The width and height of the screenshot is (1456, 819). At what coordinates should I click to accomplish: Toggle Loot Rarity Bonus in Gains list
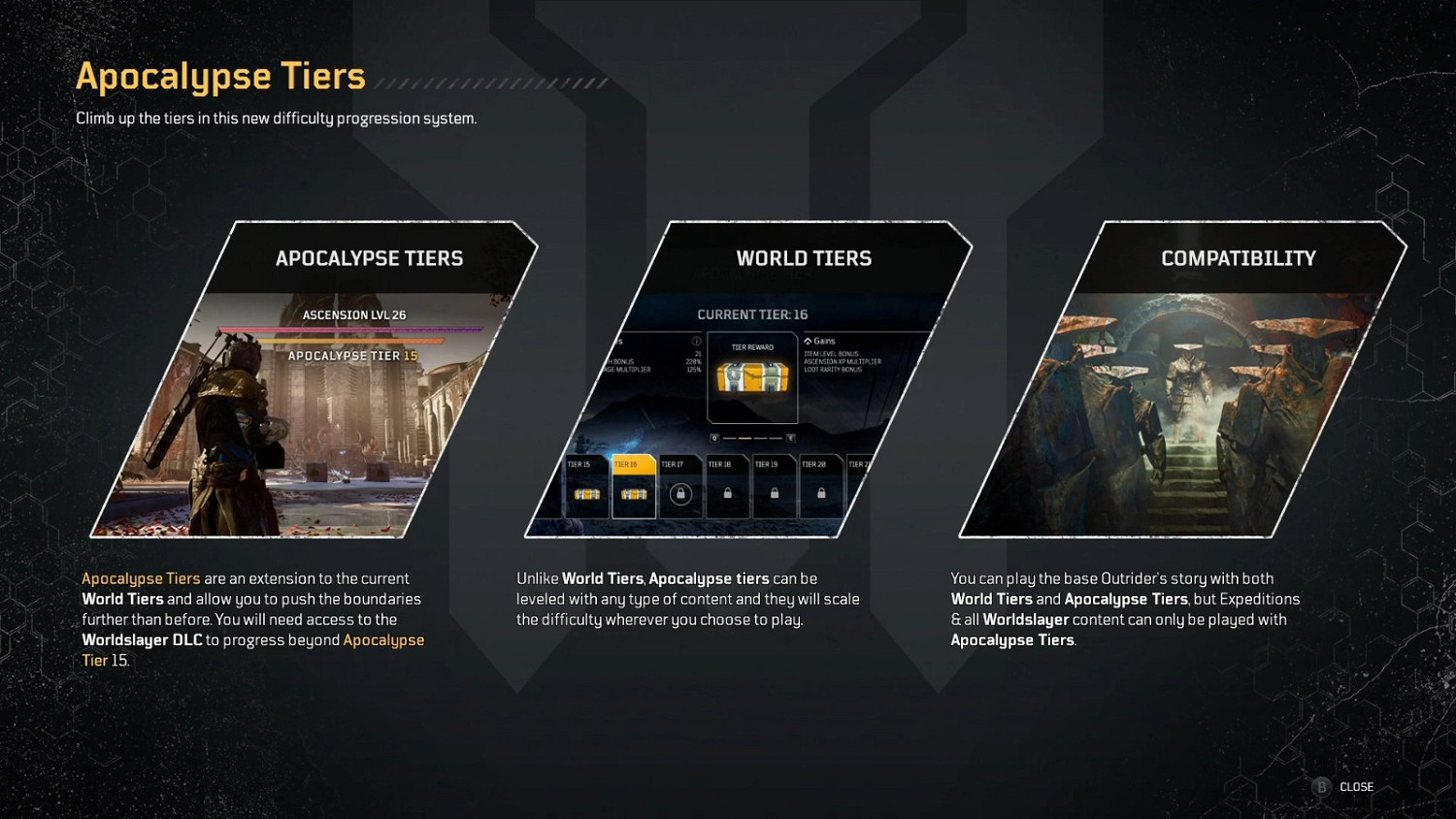coord(833,370)
